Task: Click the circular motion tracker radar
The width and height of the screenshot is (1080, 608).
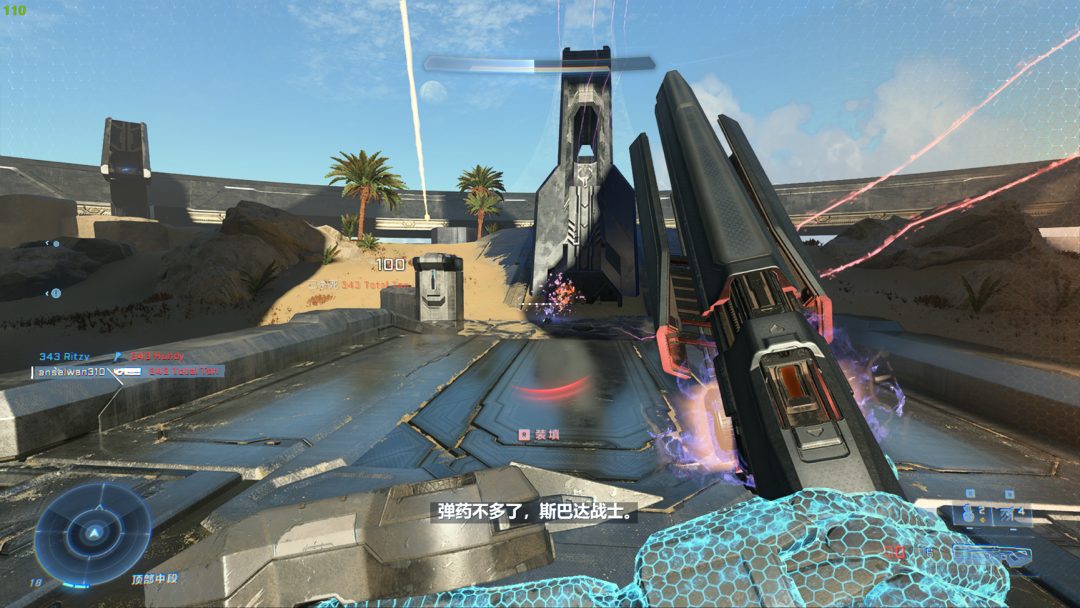Action: pyautogui.click(x=92, y=533)
